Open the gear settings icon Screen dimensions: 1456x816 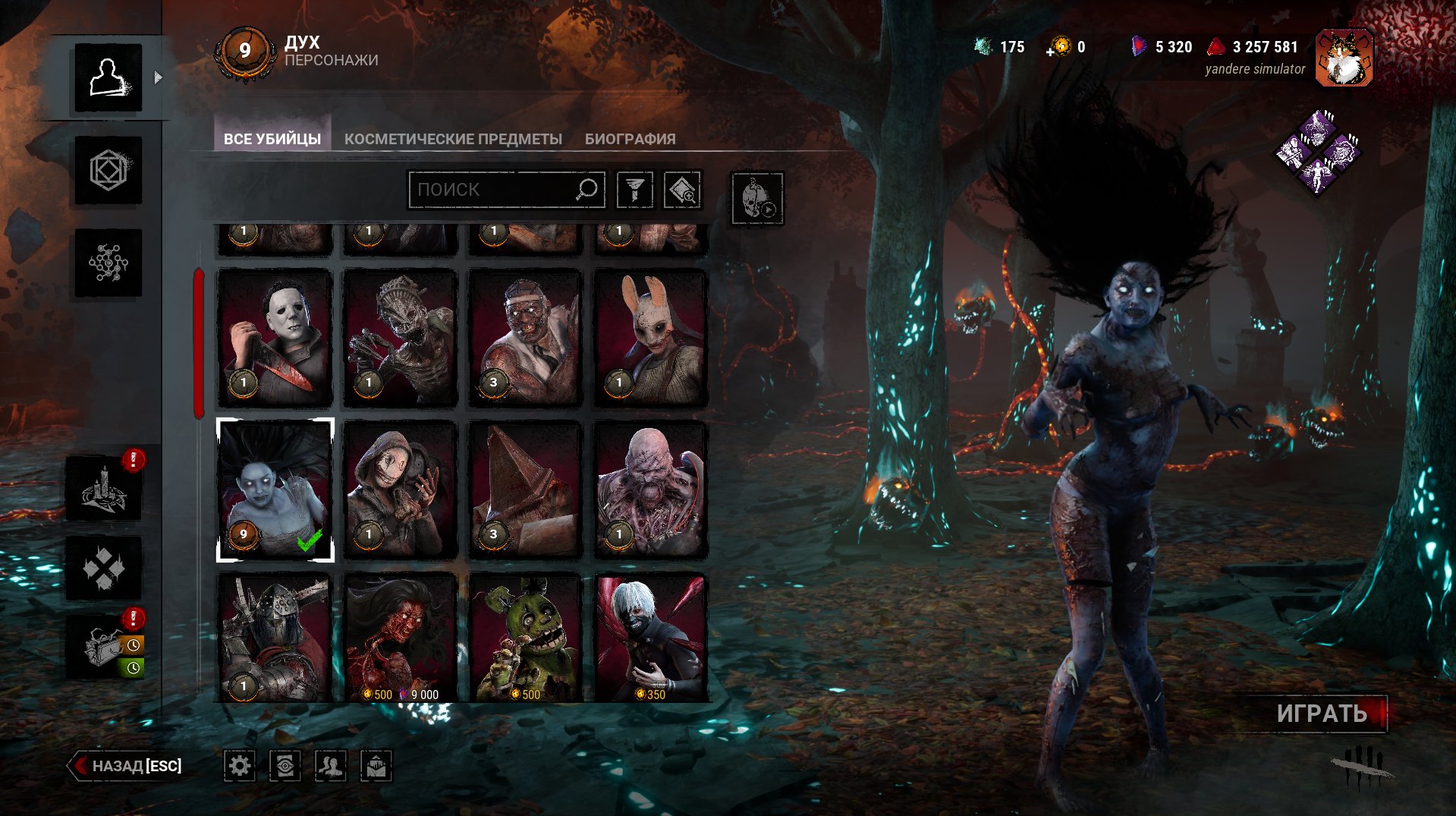click(240, 766)
